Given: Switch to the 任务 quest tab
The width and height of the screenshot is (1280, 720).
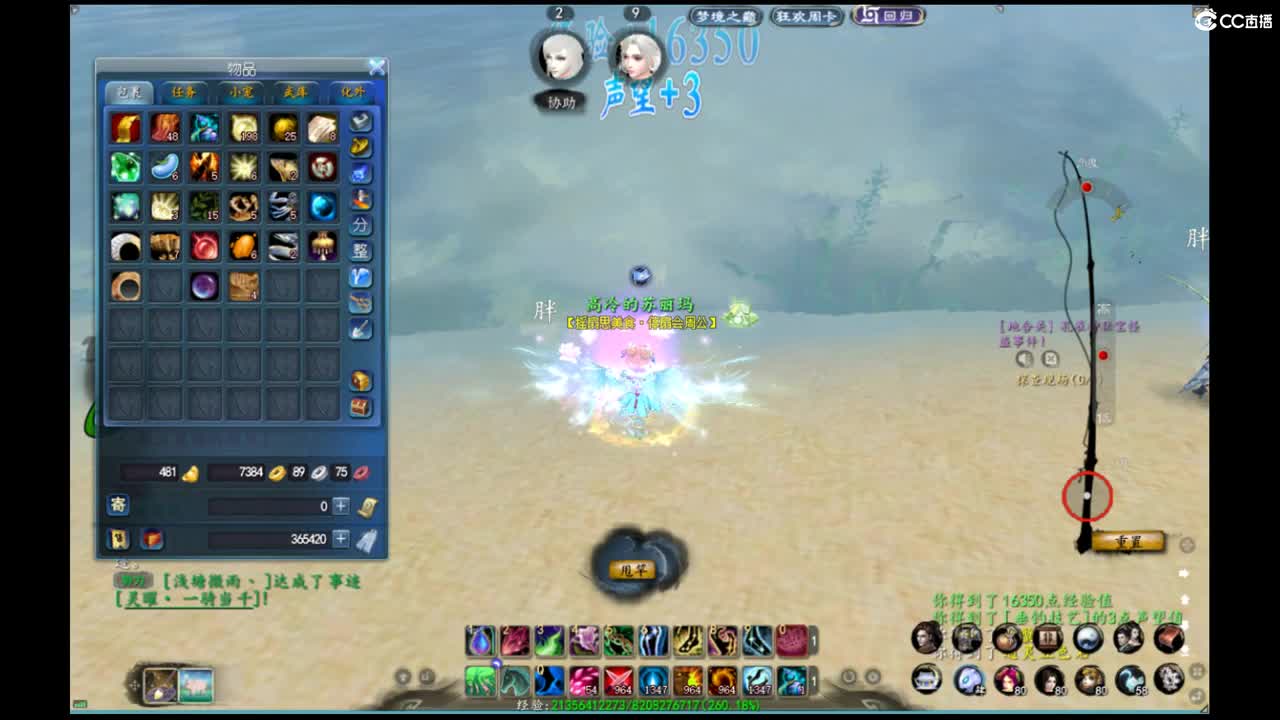Looking at the screenshot, I should pos(185,92).
